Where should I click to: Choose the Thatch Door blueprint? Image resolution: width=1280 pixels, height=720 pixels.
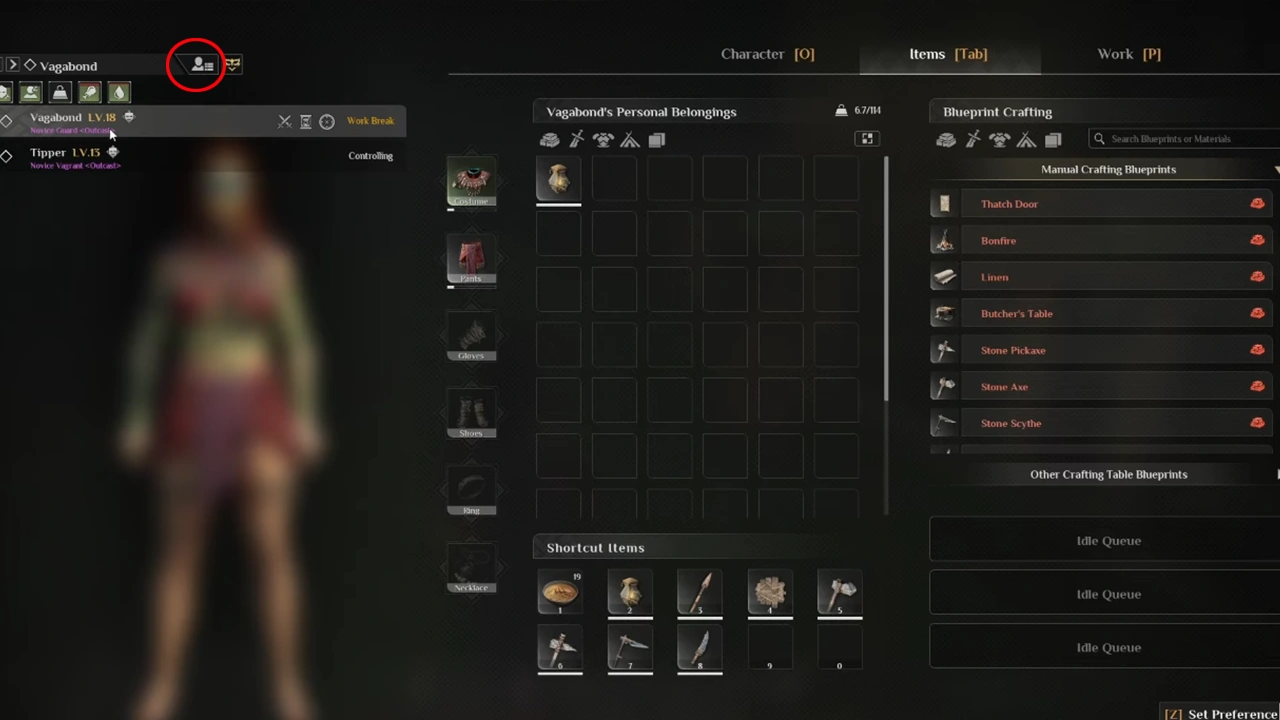1009,204
